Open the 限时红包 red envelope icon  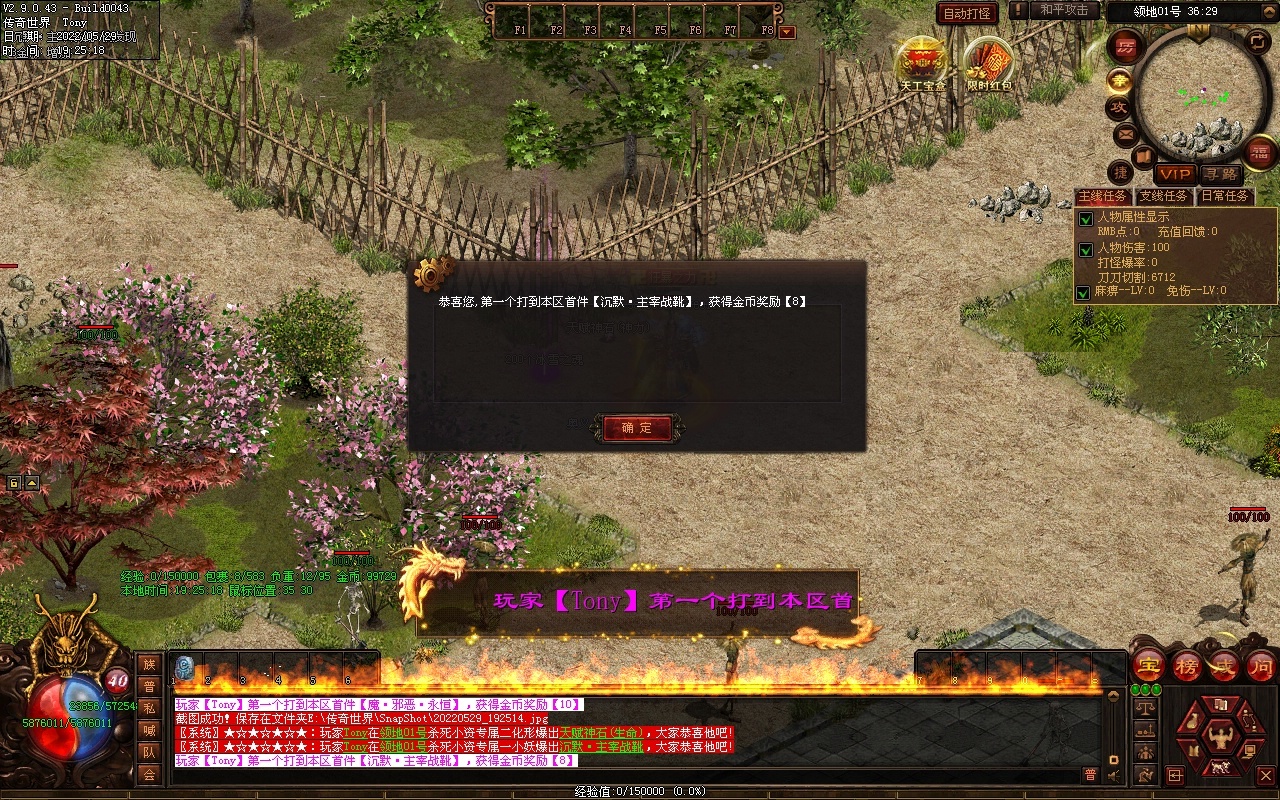pyautogui.click(x=989, y=62)
